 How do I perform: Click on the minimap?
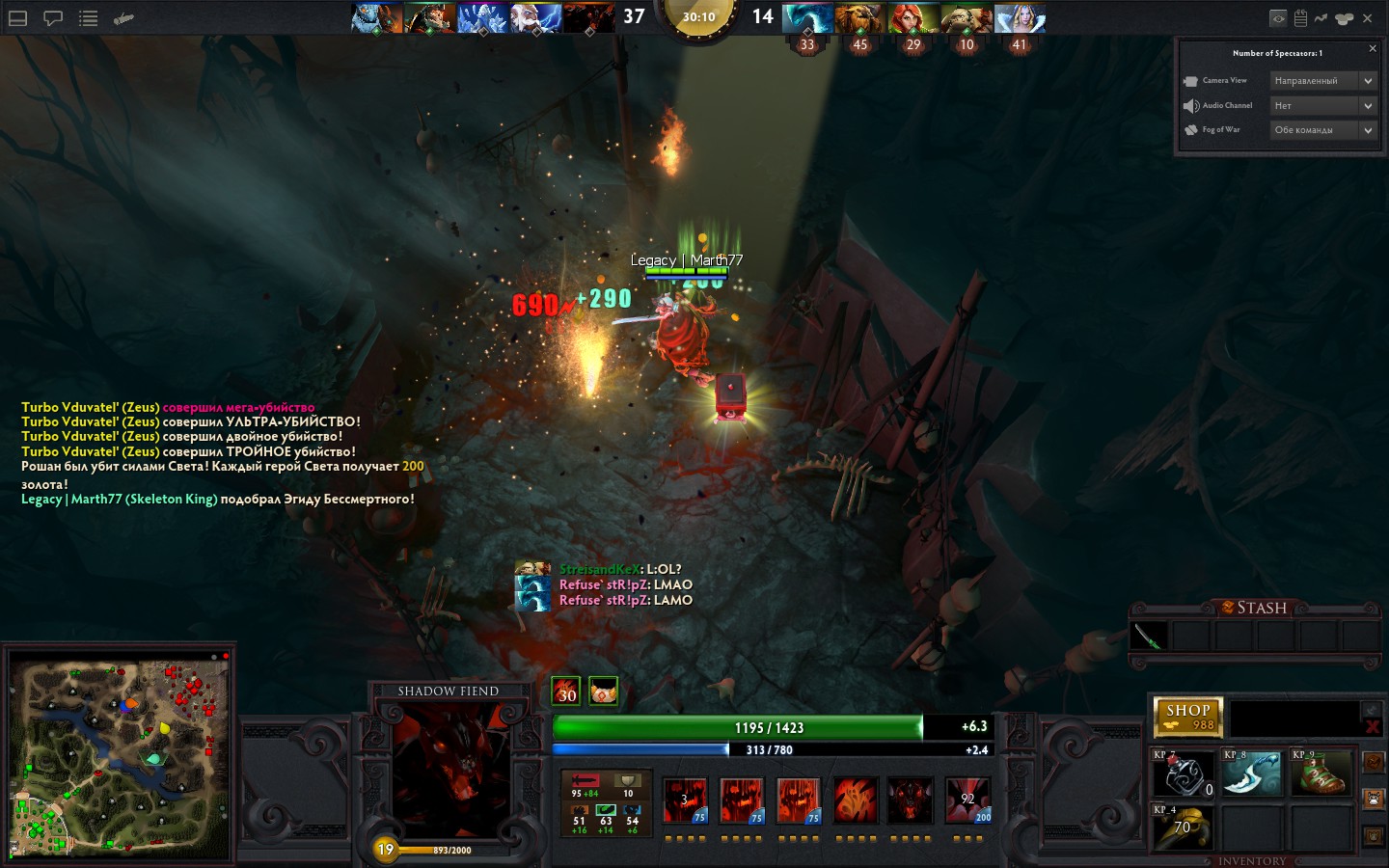120,755
